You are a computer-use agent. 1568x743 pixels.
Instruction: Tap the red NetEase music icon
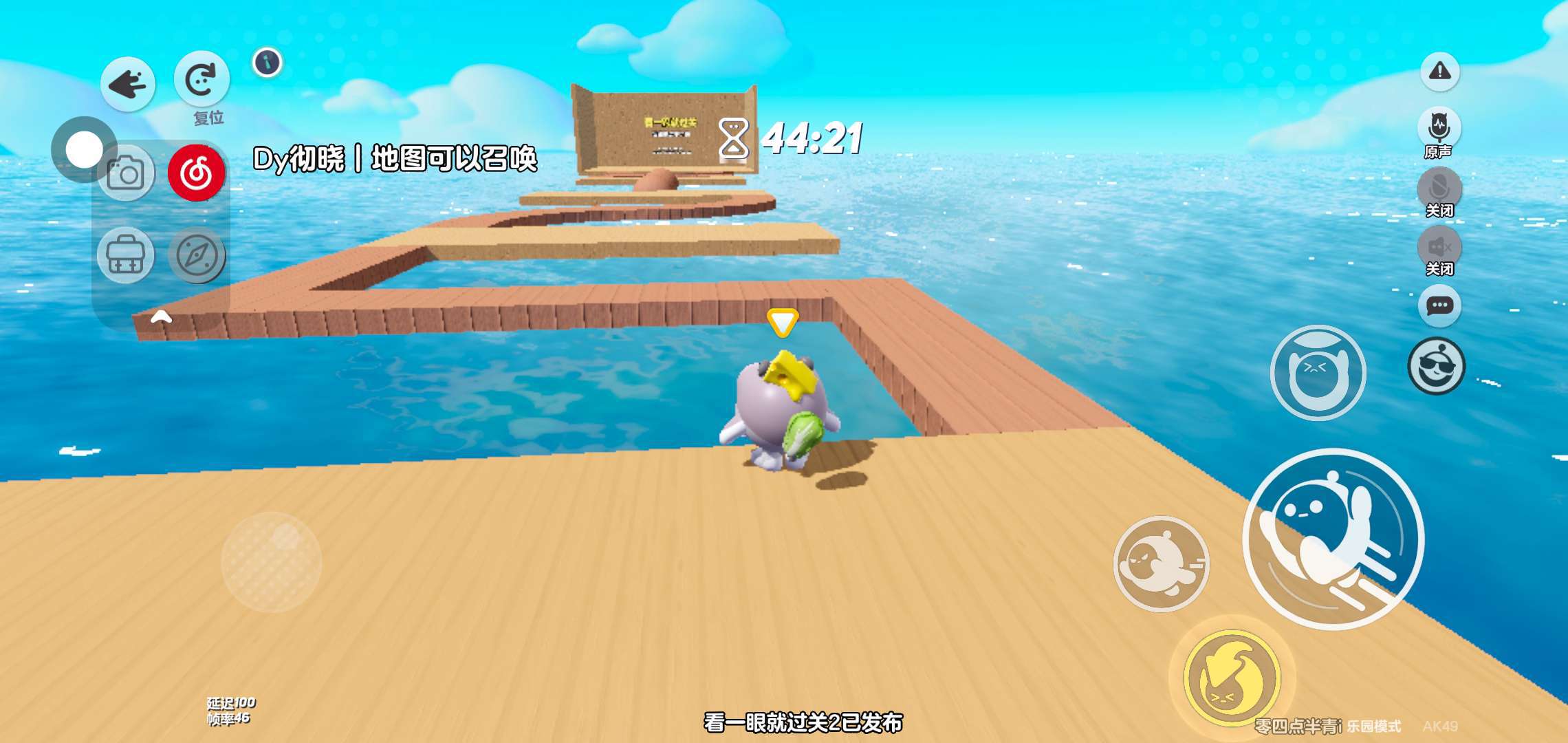coord(197,173)
